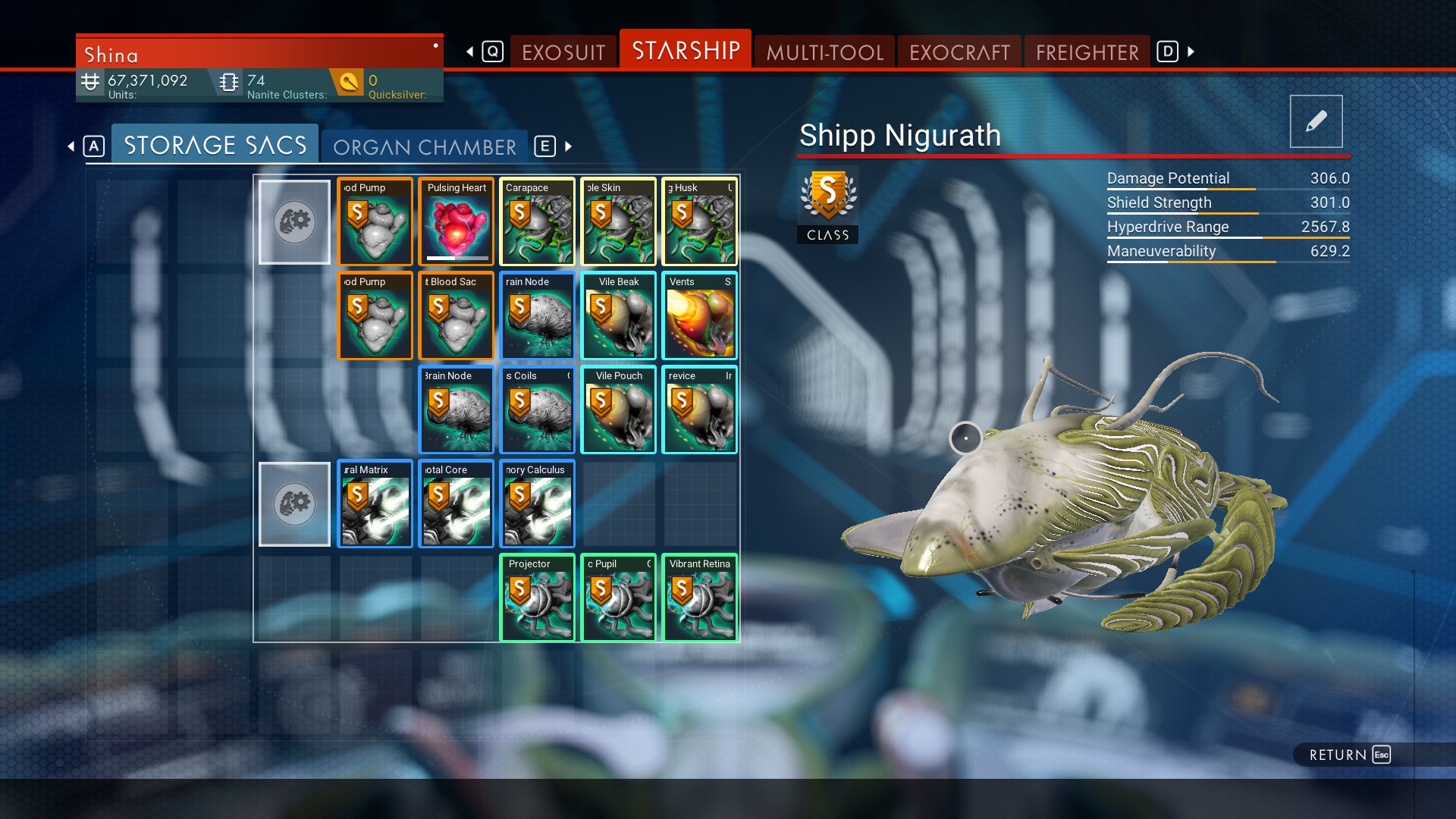Pick the Vile Beak slot
Viewport: 1456px width, 819px height.
(619, 315)
